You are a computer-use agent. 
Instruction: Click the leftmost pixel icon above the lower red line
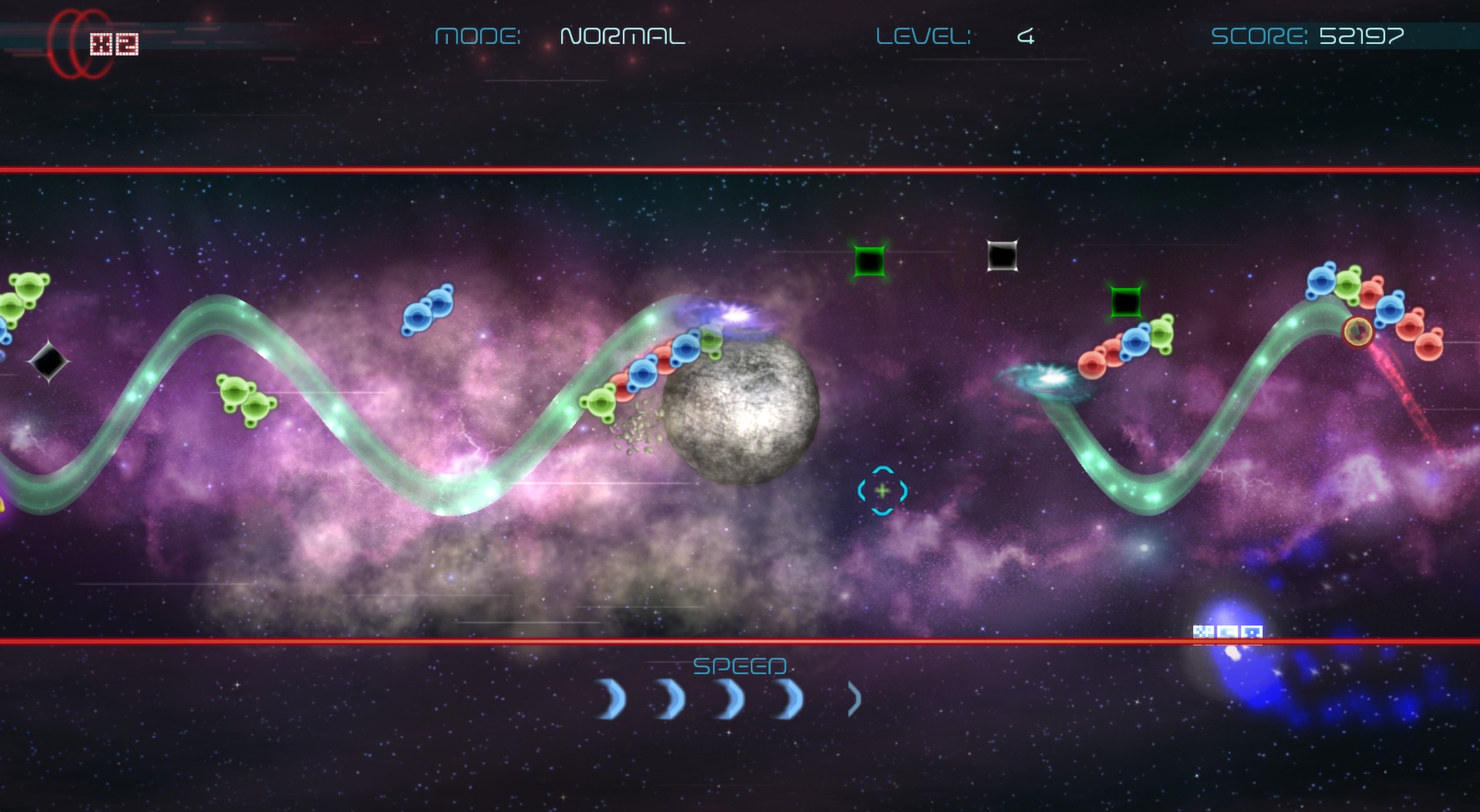click(x=1203, y=632)
